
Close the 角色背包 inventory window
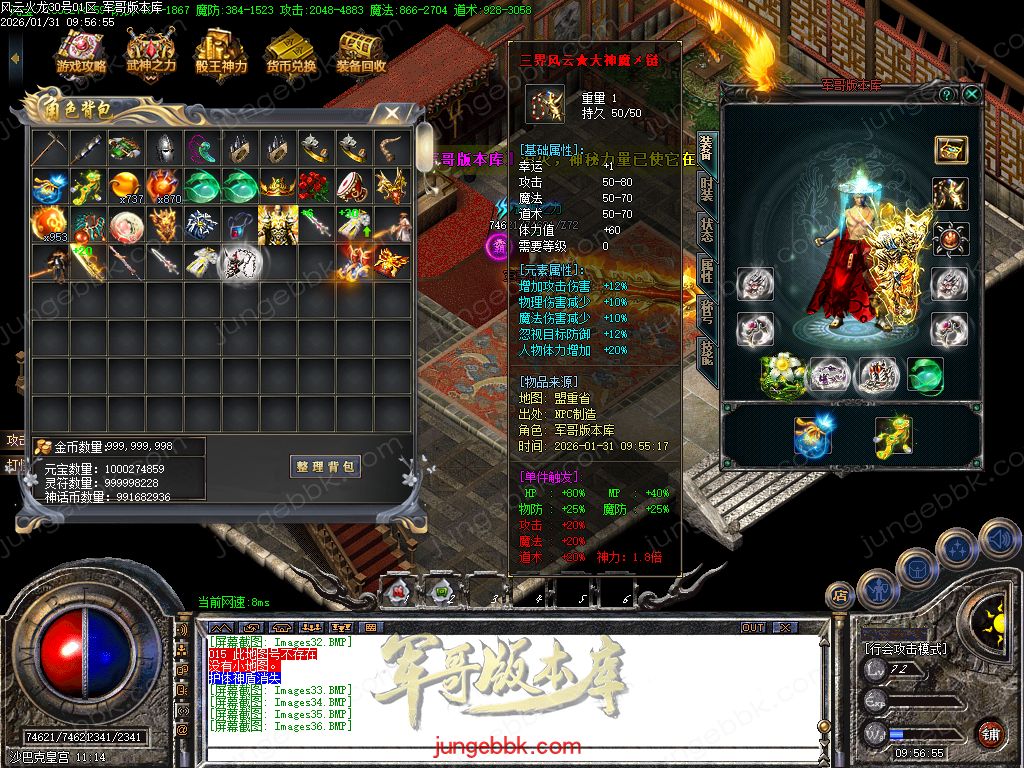[392, 113]
